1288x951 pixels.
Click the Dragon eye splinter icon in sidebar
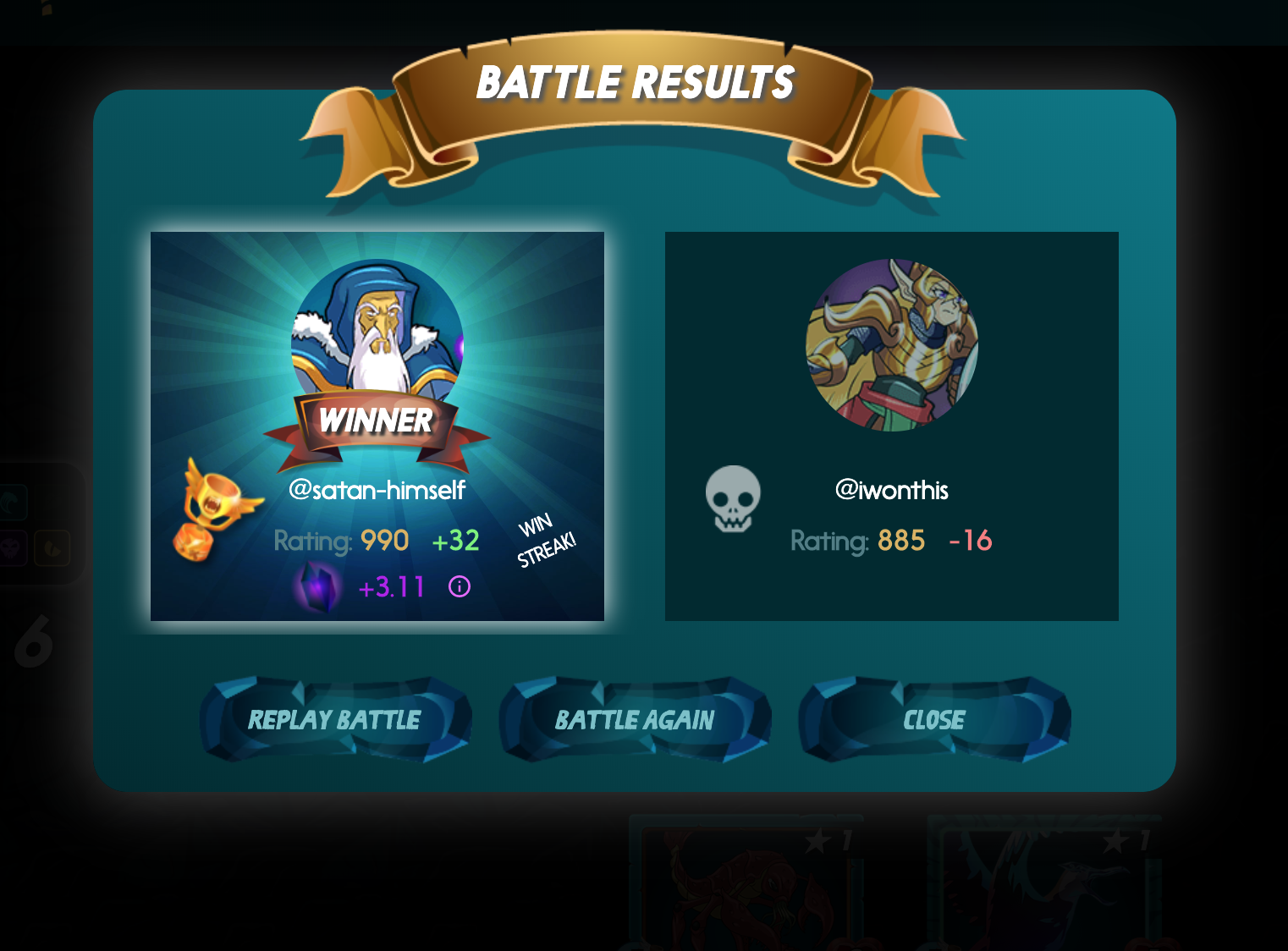[52, 547]
